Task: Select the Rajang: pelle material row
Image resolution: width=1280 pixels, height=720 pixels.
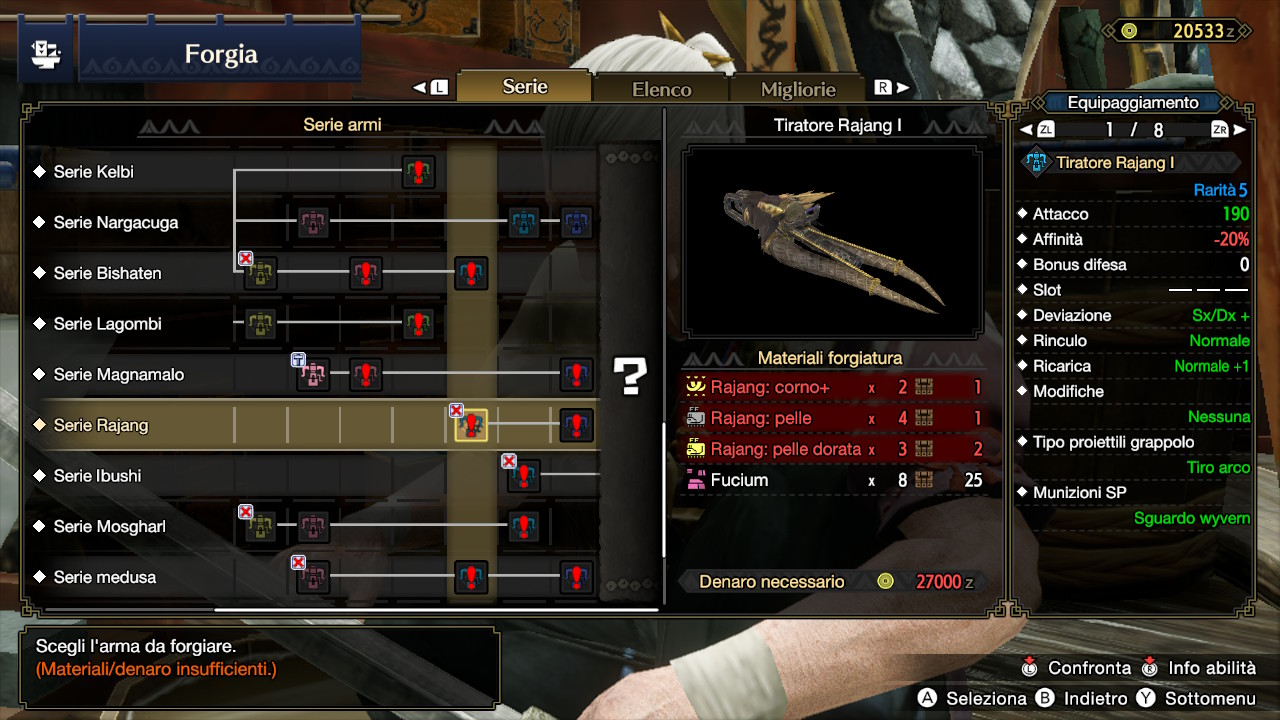Action: pos(832,418)
